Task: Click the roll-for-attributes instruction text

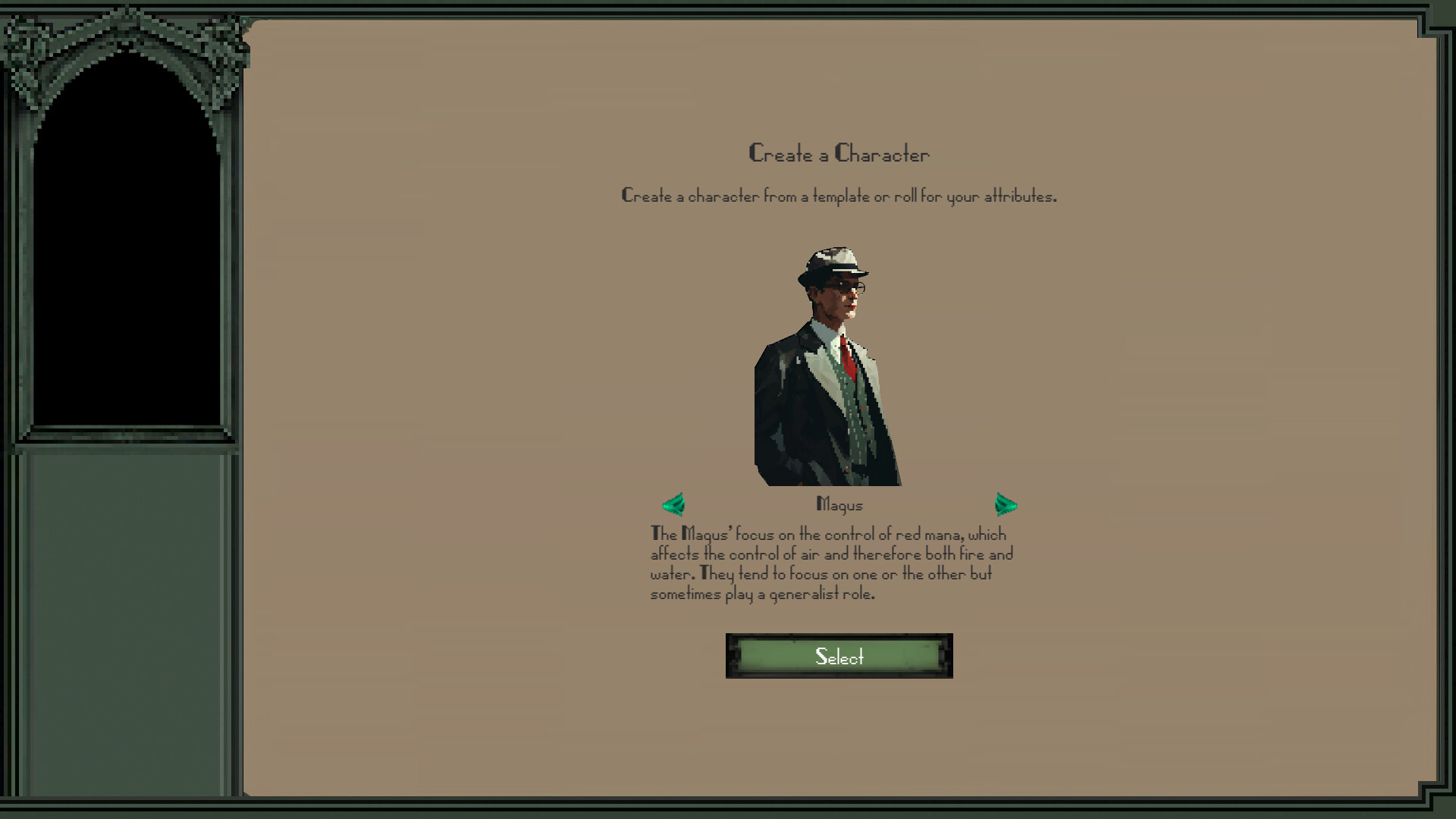Action: tap(840, 195)
